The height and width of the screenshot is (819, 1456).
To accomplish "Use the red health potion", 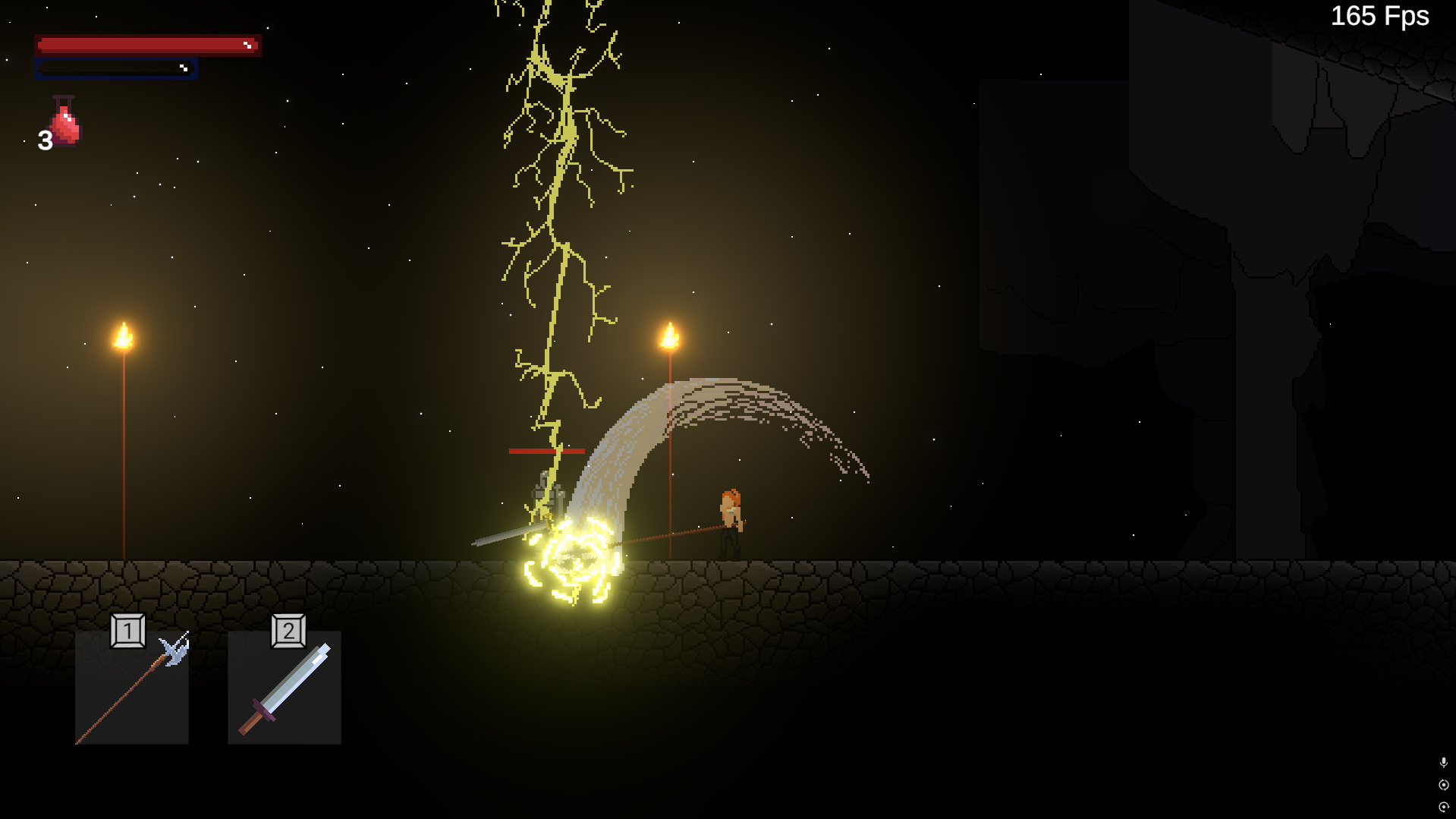I will tap(64, 123).
